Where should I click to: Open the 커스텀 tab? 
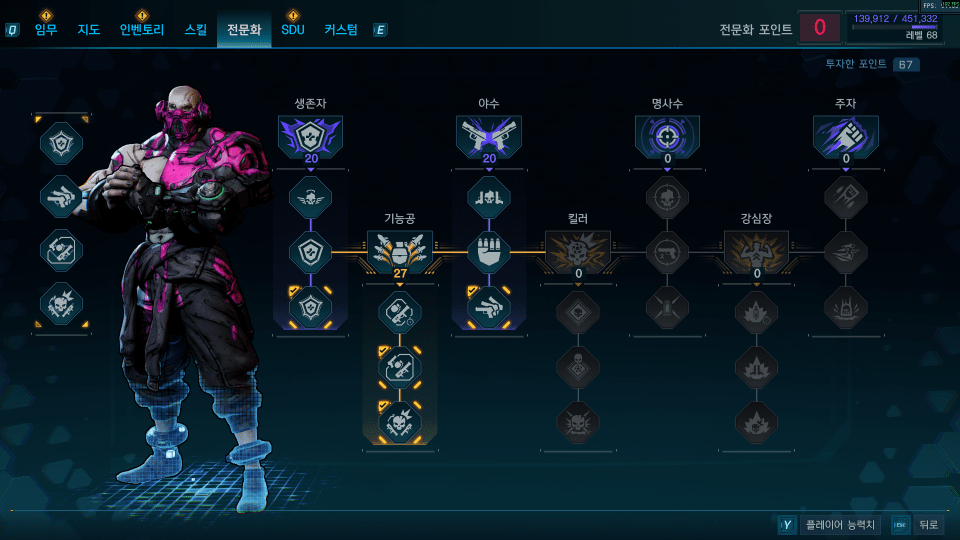[x=340, y=30]
